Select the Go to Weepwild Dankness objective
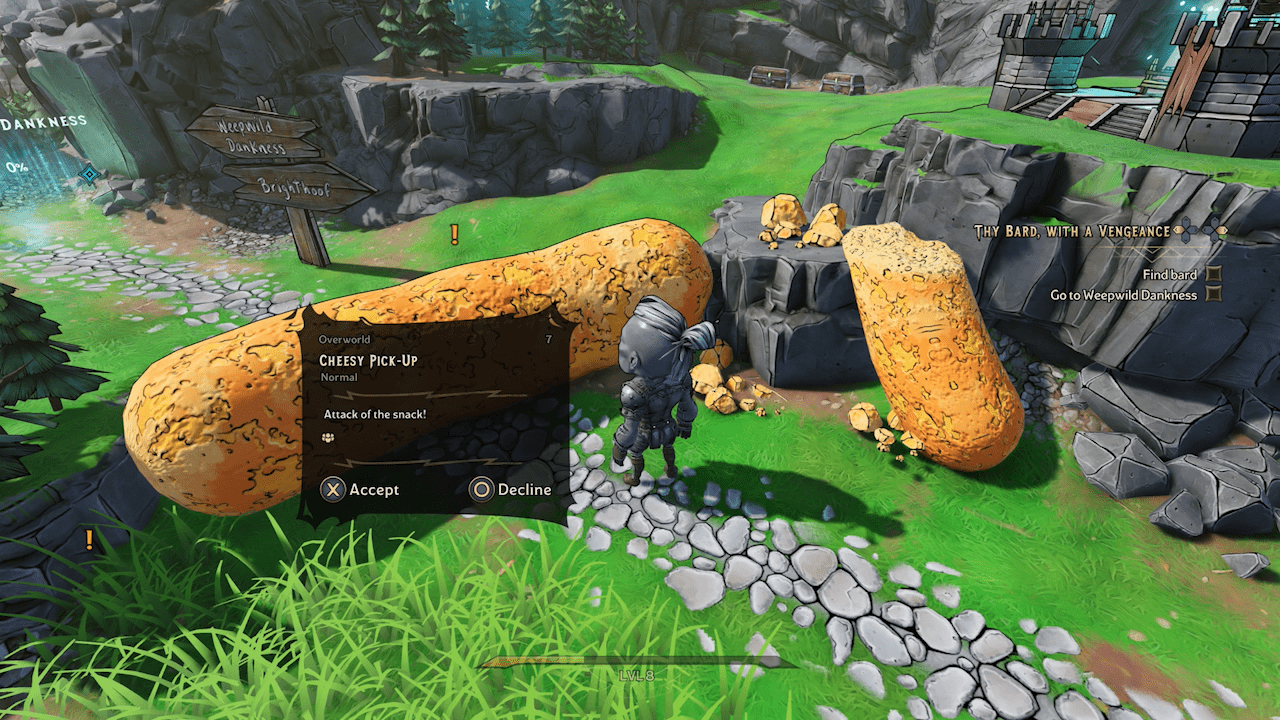 click(1123, 295)
